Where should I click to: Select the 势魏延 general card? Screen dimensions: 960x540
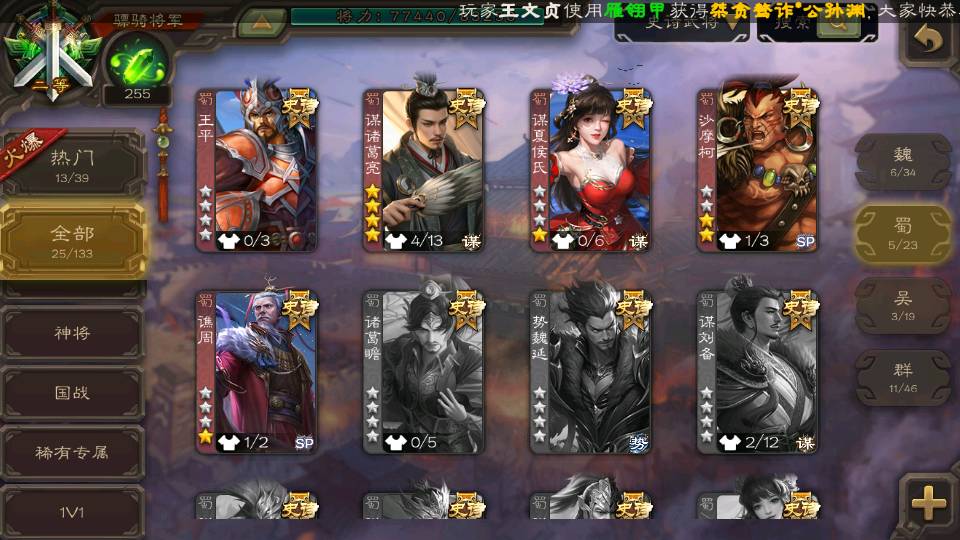coord(591,372)
